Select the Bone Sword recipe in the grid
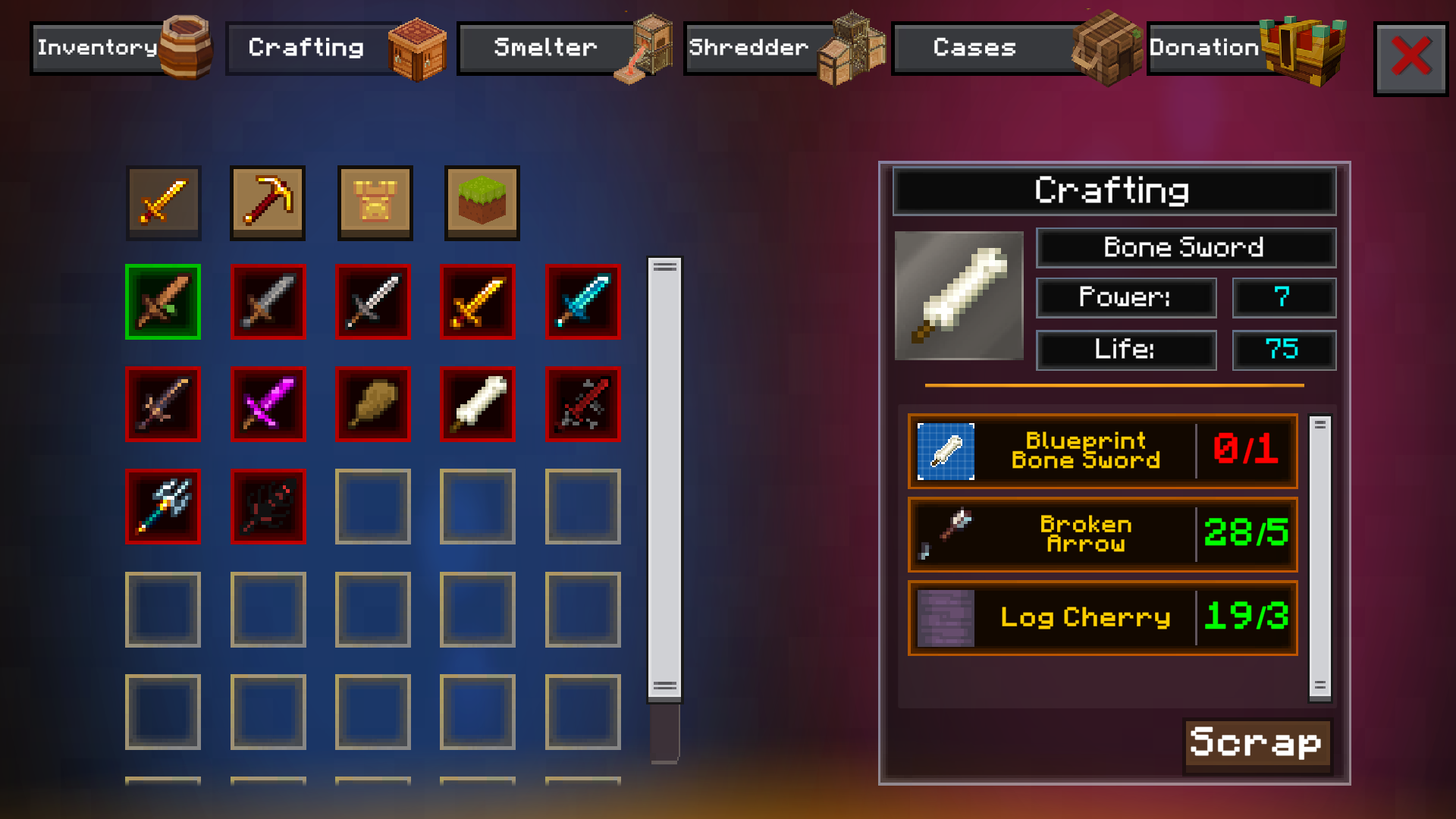Image resolution: width=1456 pixels, height=819 pixels. [x=478, y=404]
